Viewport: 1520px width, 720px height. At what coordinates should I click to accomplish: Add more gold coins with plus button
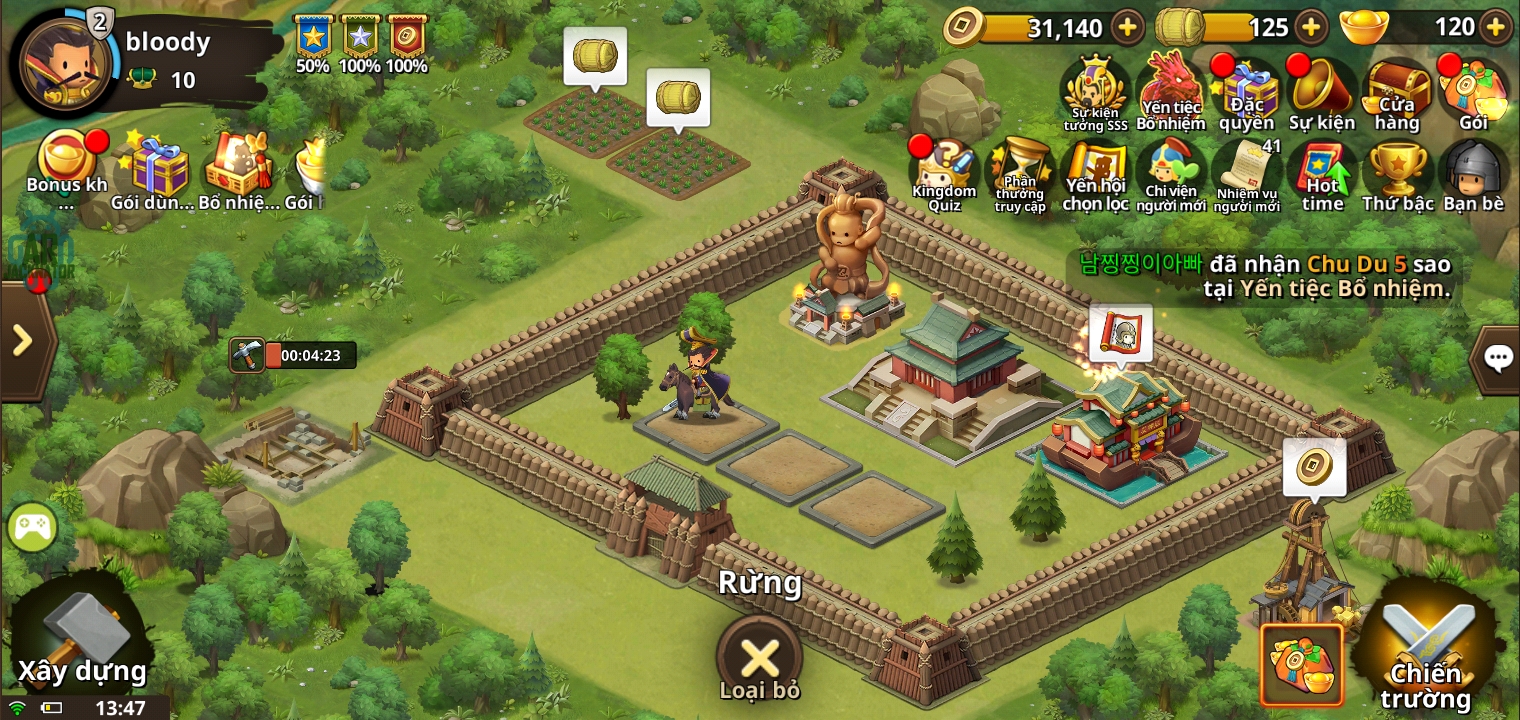(1127, 27)
